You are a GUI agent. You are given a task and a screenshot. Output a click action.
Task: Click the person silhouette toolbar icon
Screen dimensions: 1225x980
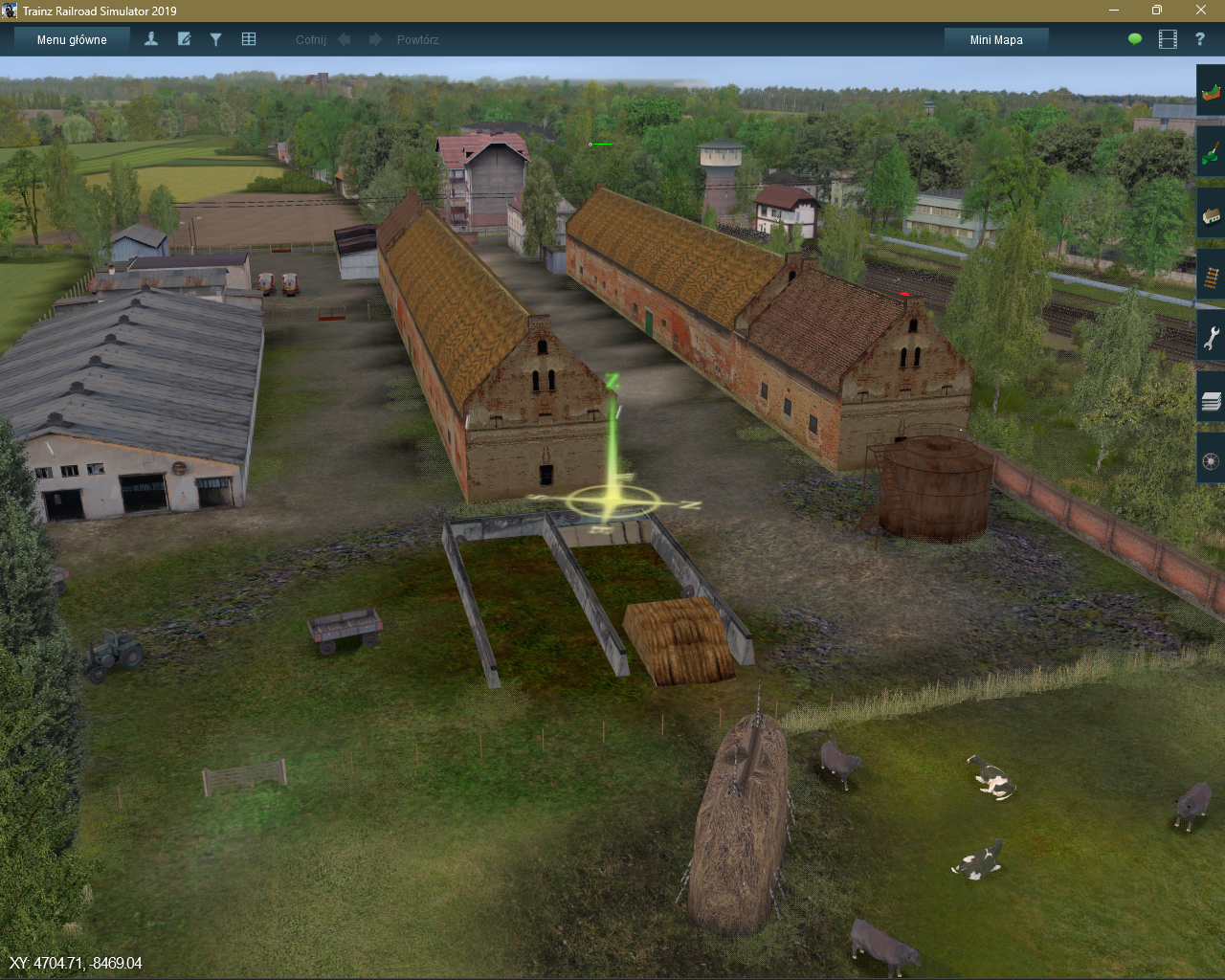click(x=151, y=39)
